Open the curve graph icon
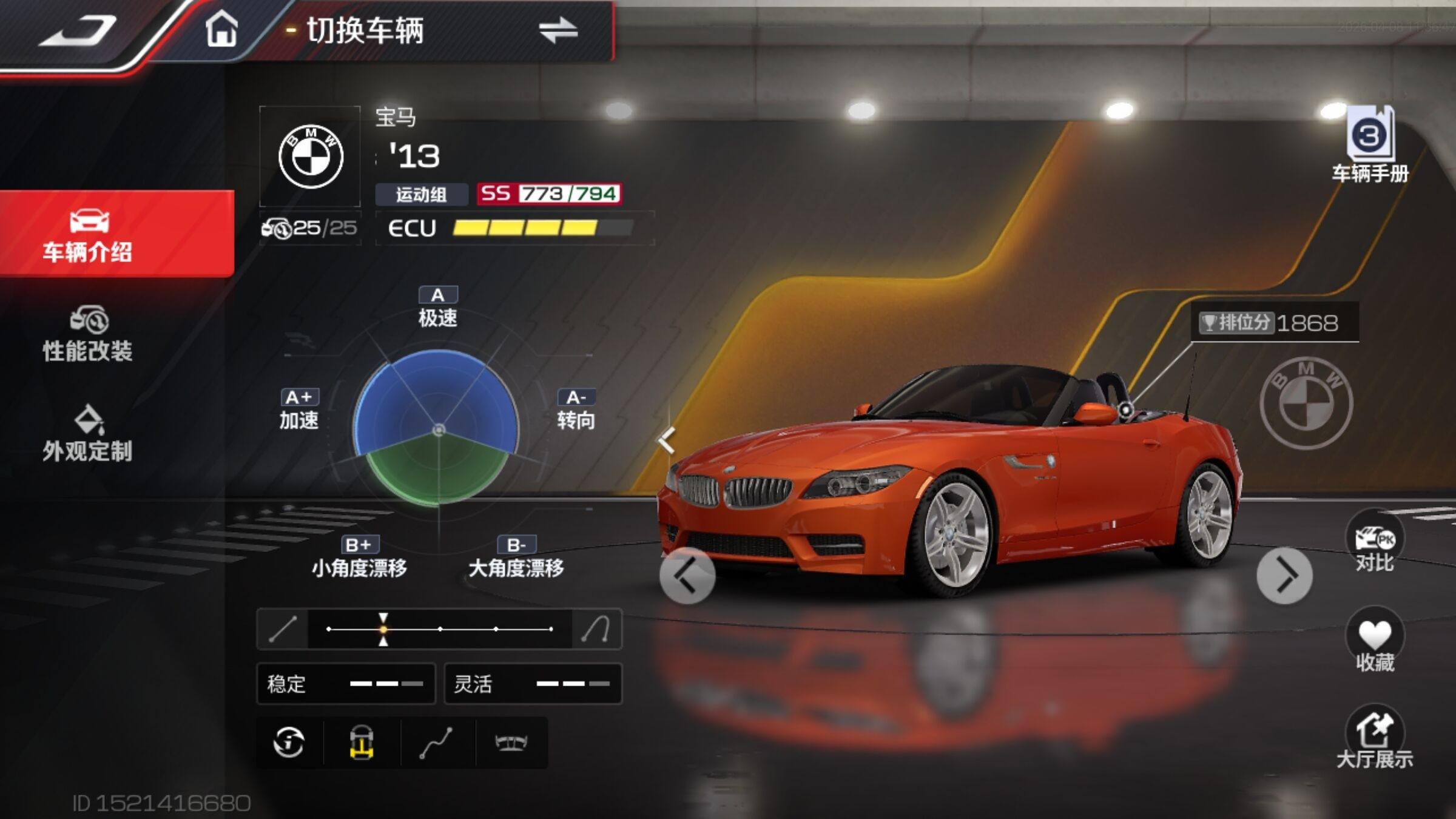 click(x=436, y=743)
